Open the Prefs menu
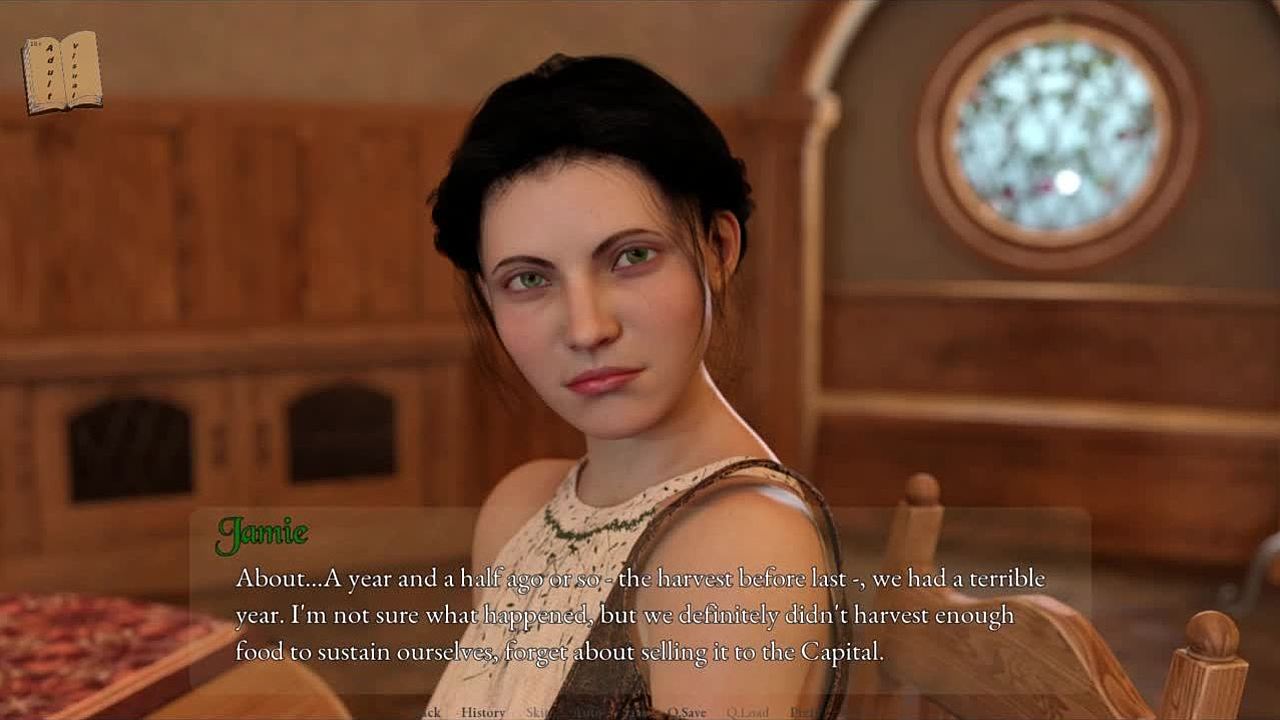 point(801,712)
